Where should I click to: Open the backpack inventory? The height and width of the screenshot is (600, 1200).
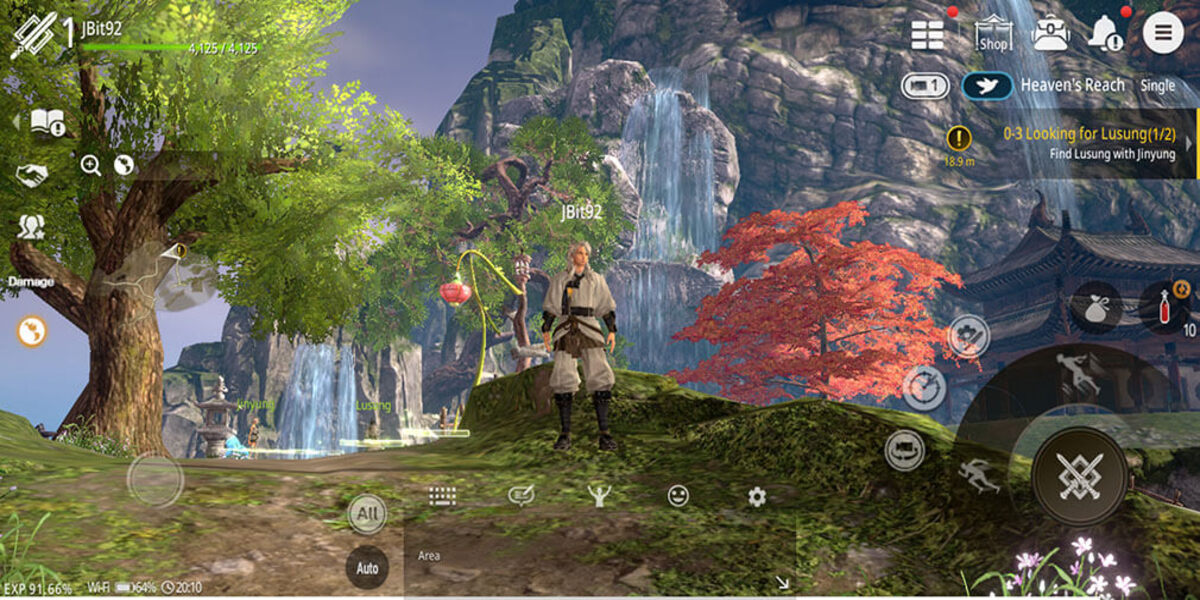coord(1050,34)
